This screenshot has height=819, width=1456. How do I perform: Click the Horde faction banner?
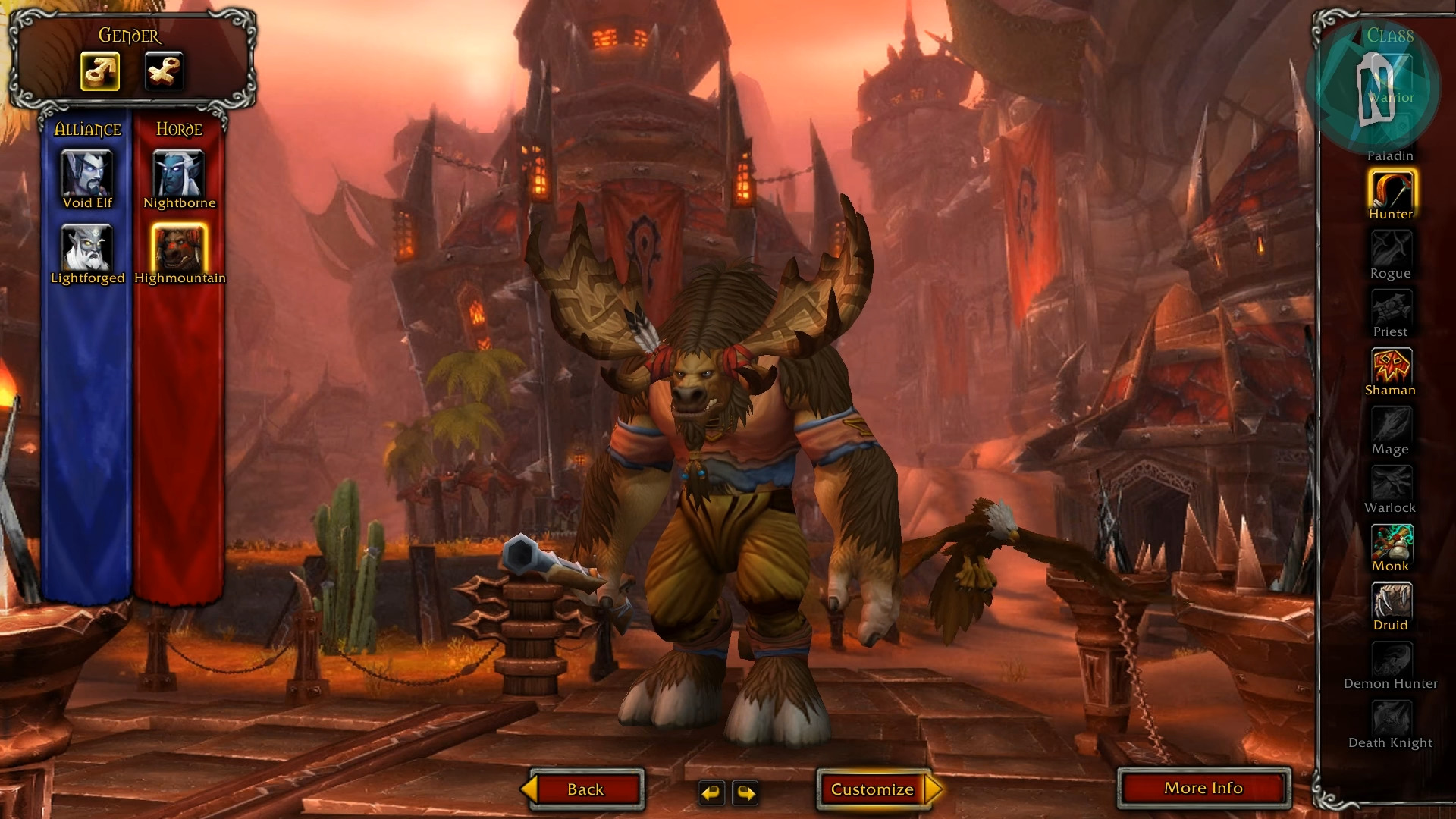pos(178,130)
